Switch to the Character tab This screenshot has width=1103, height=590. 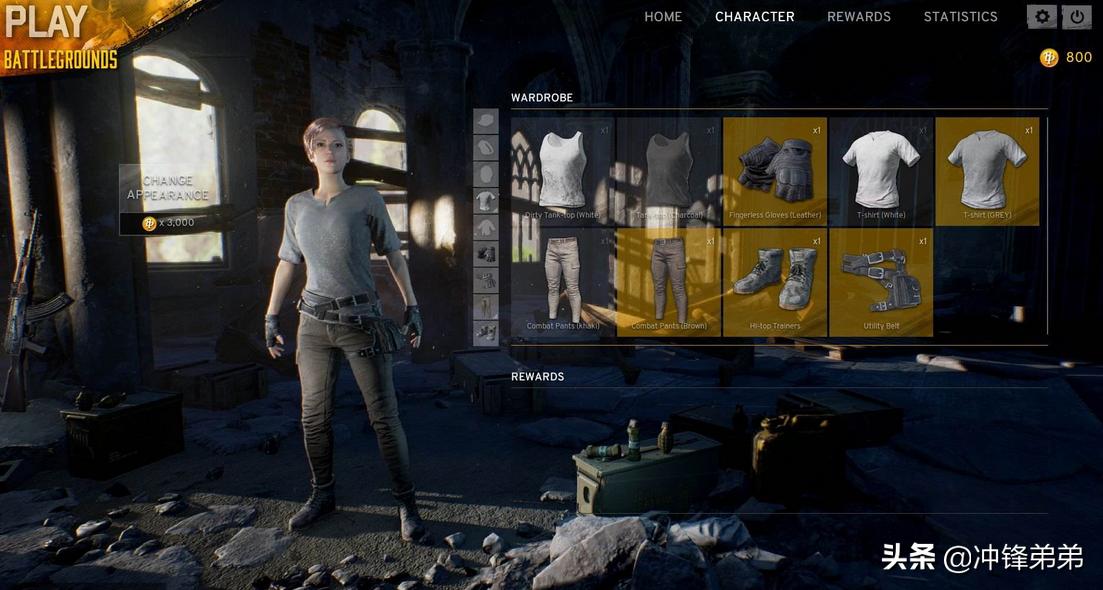pos(755,17)
